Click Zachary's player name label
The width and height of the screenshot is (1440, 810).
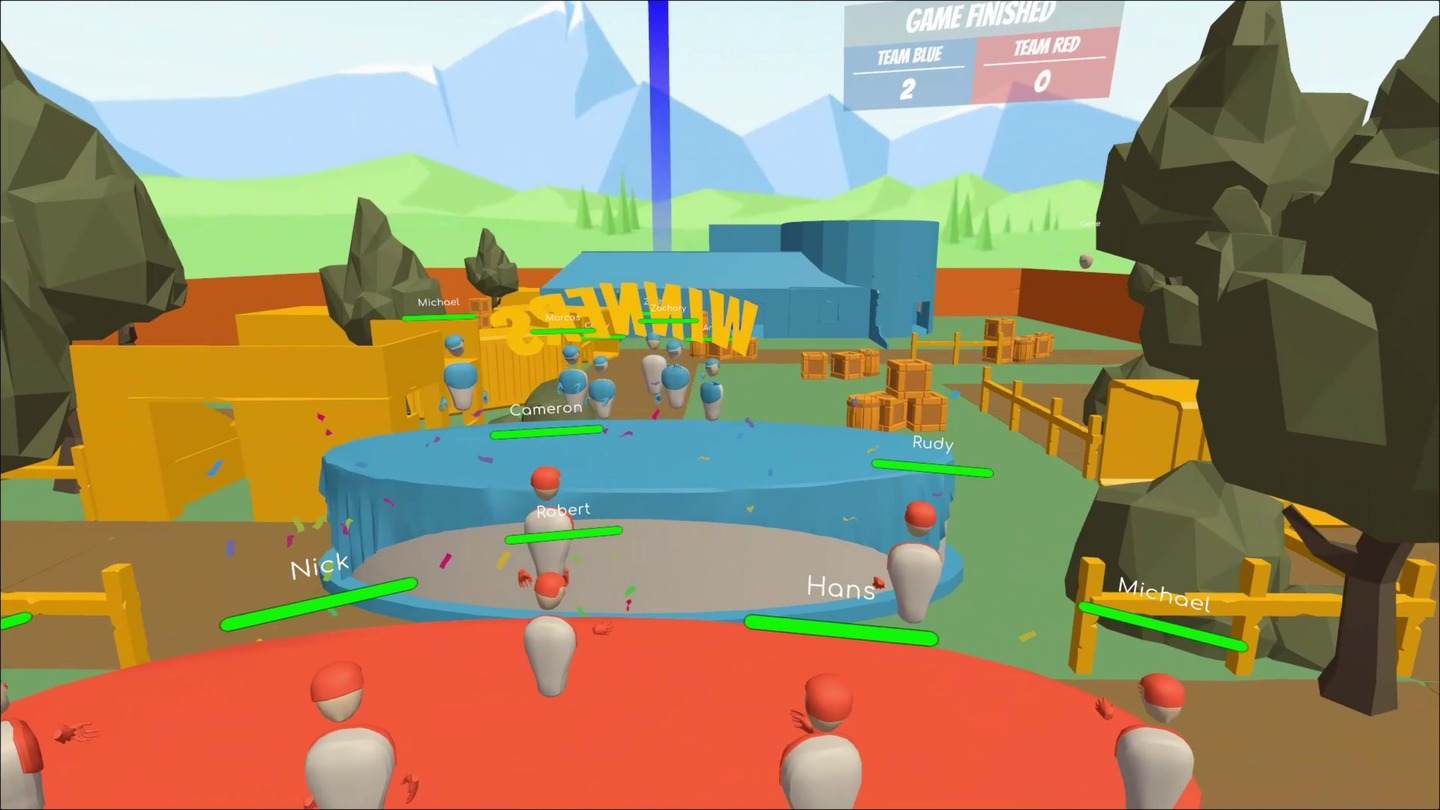pos(667,308)
